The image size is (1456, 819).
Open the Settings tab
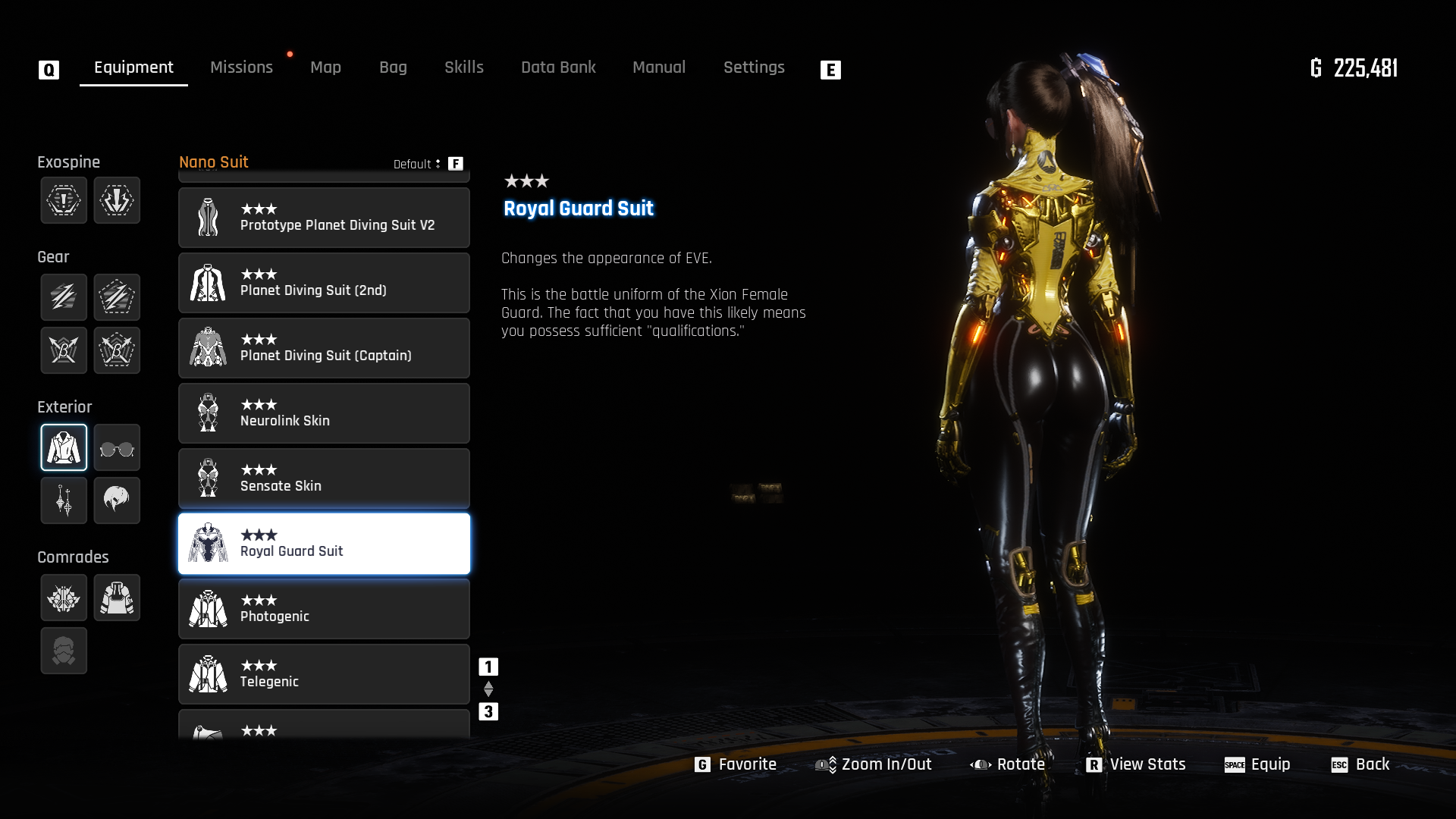(x=754, y=67)
